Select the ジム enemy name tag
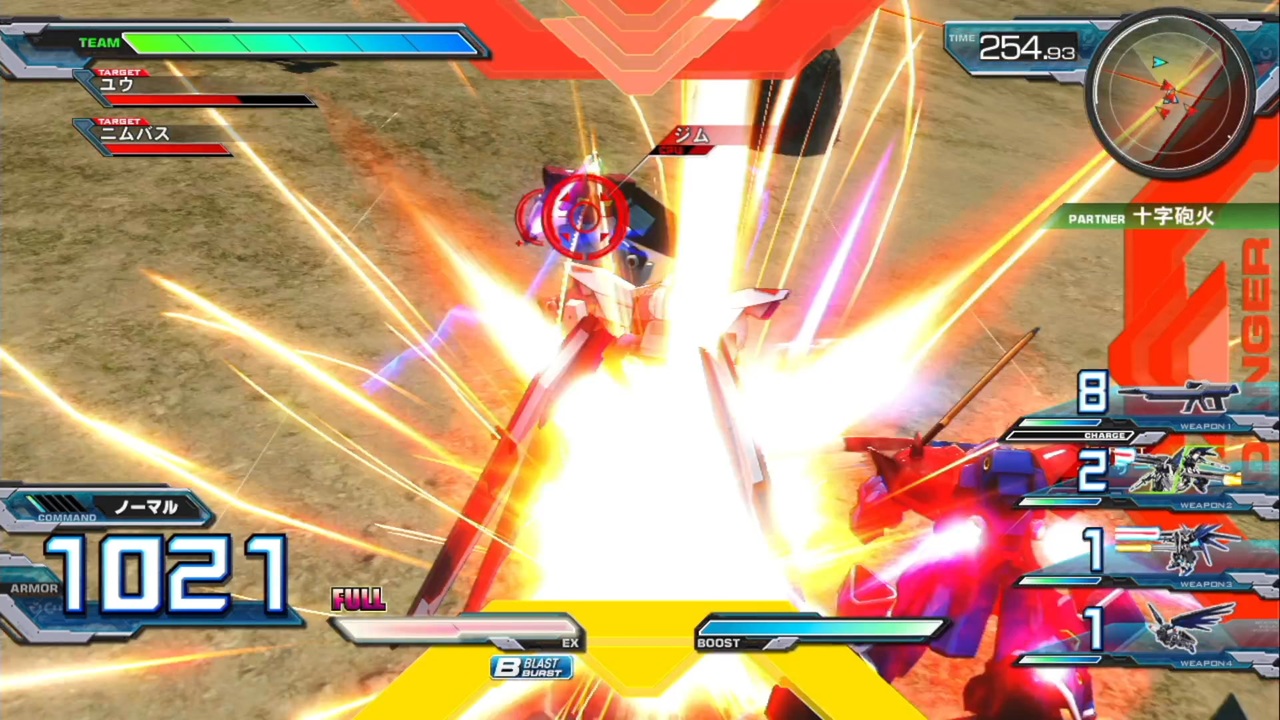This screenshot has height=720, width=1280. tap(692, 135)
